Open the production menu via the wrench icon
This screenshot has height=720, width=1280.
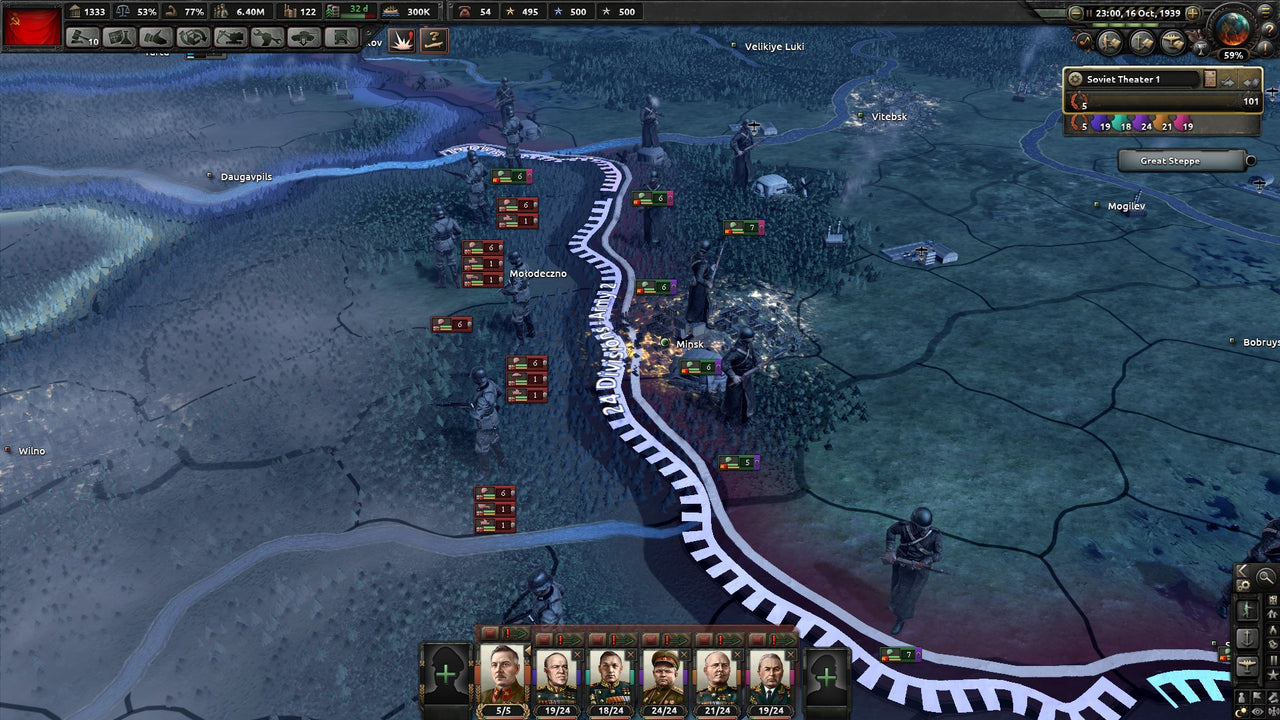266,37
